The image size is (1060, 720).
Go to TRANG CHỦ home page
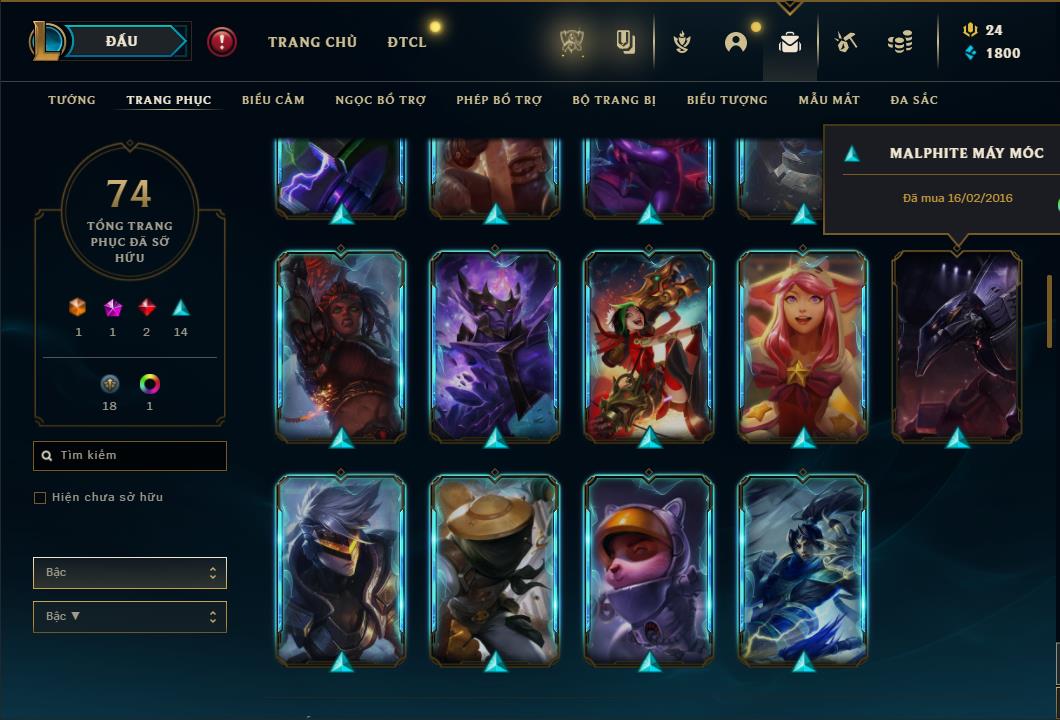(x=312, y=42)
